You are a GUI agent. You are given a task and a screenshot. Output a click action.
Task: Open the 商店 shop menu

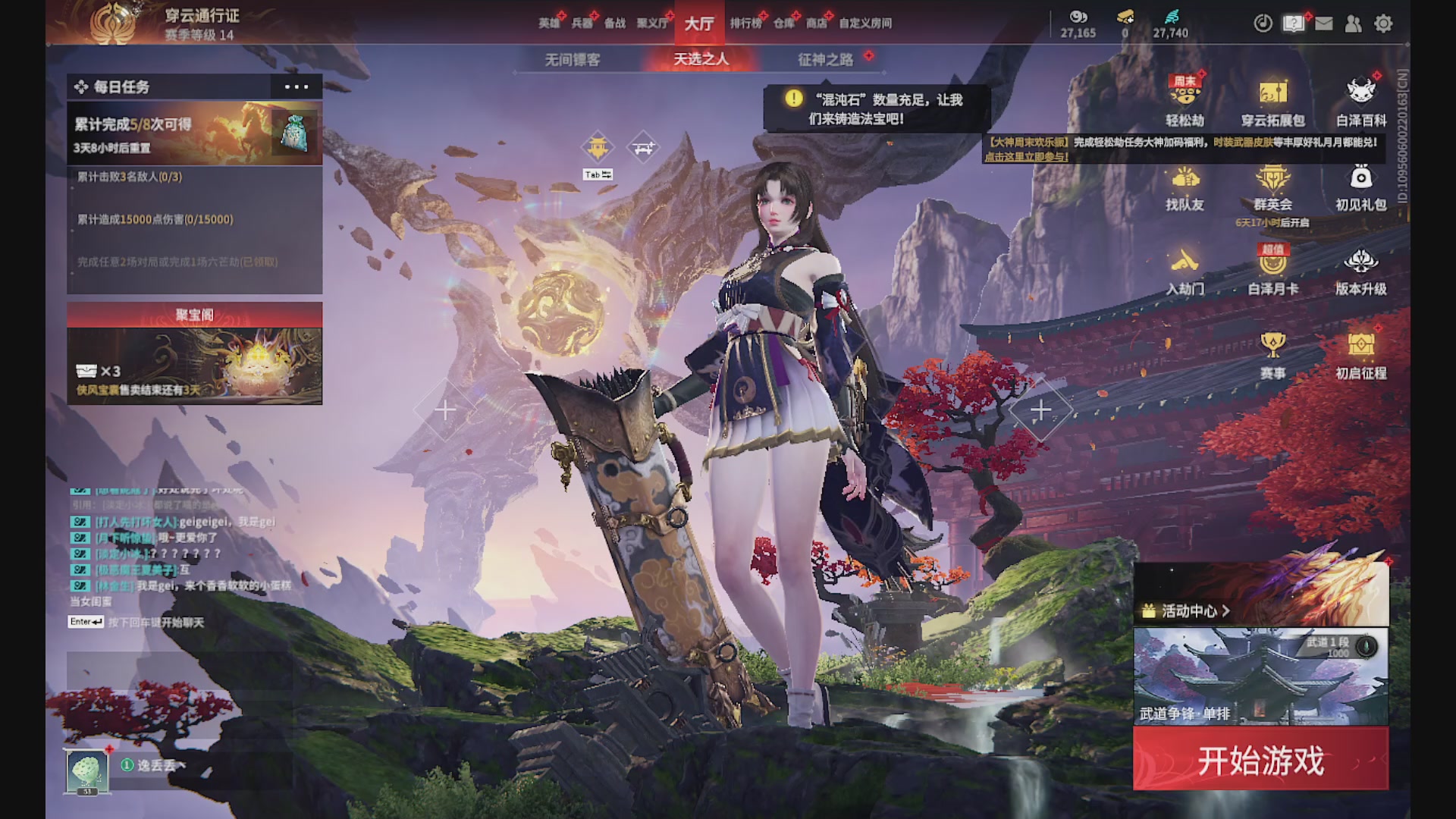[x=816, y=24]
